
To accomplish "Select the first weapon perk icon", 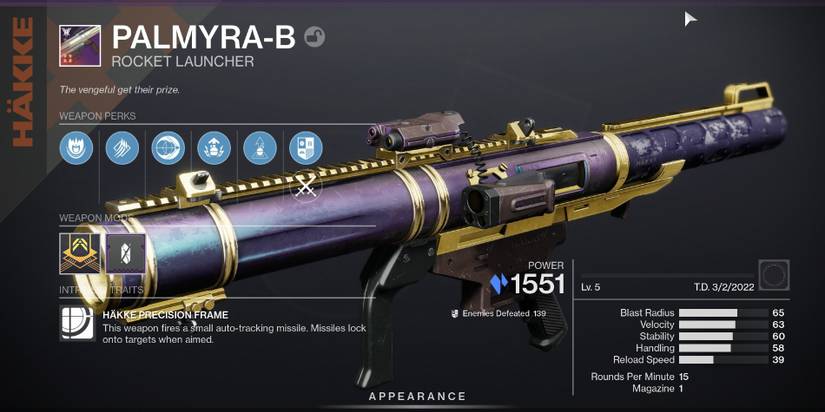I will [76, 148].
